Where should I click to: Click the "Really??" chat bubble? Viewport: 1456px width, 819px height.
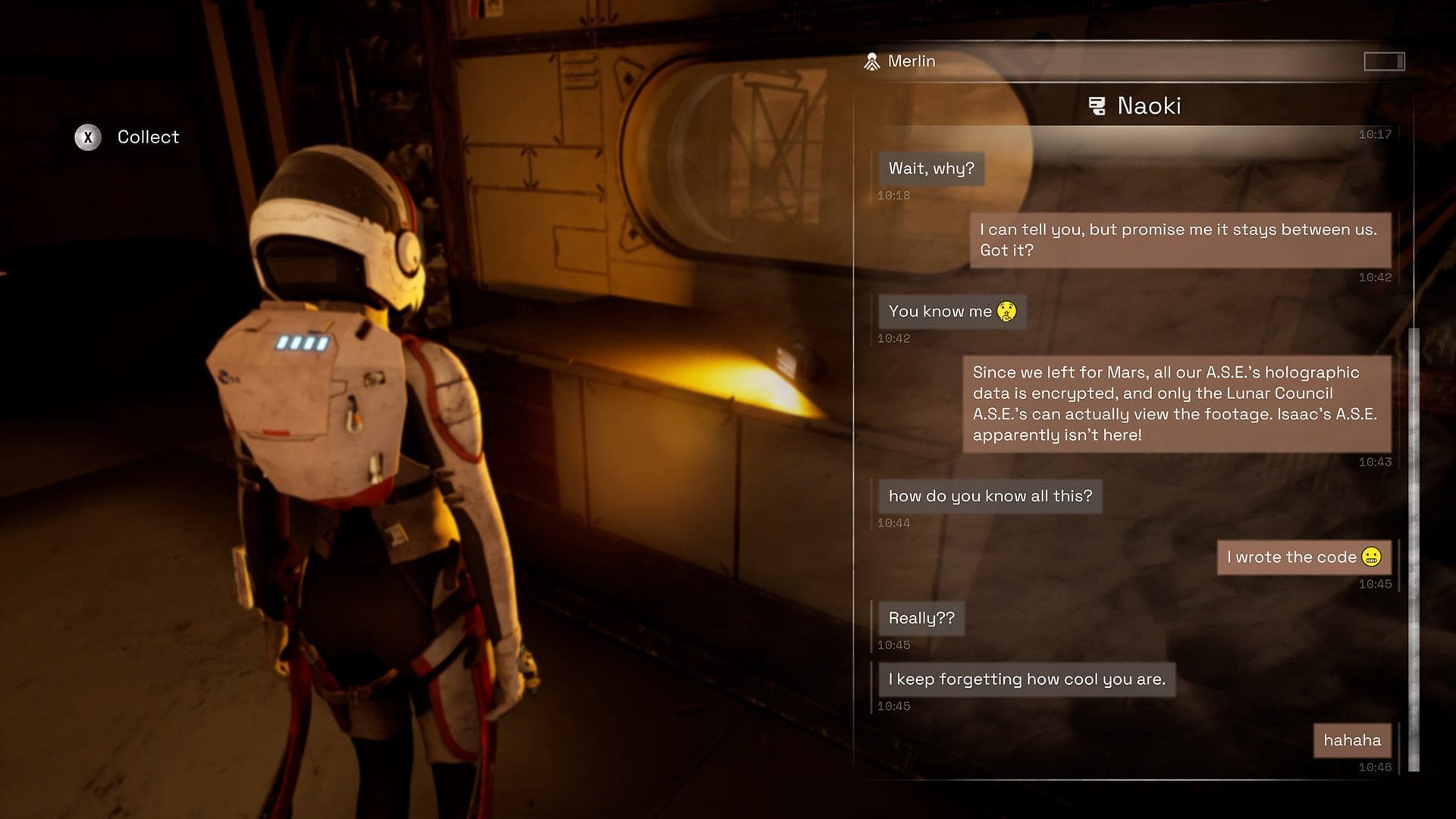921,618
